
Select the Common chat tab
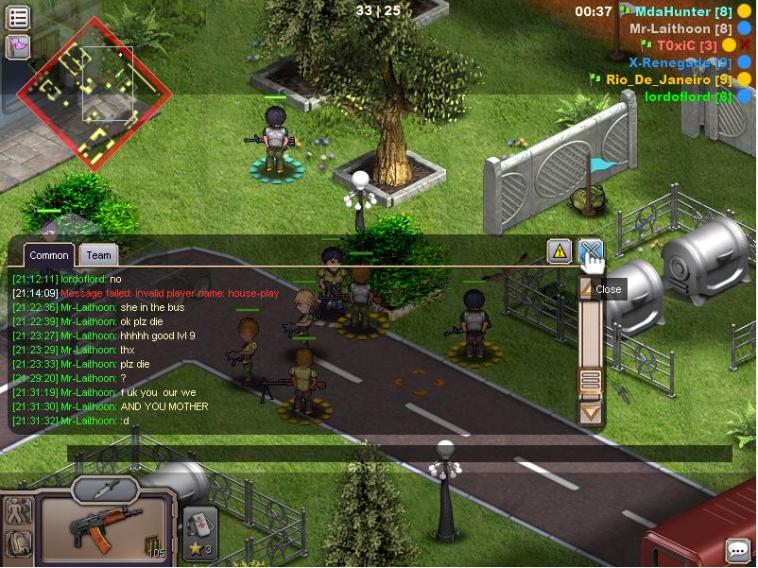pyautogui.click(x=48, y=256)
